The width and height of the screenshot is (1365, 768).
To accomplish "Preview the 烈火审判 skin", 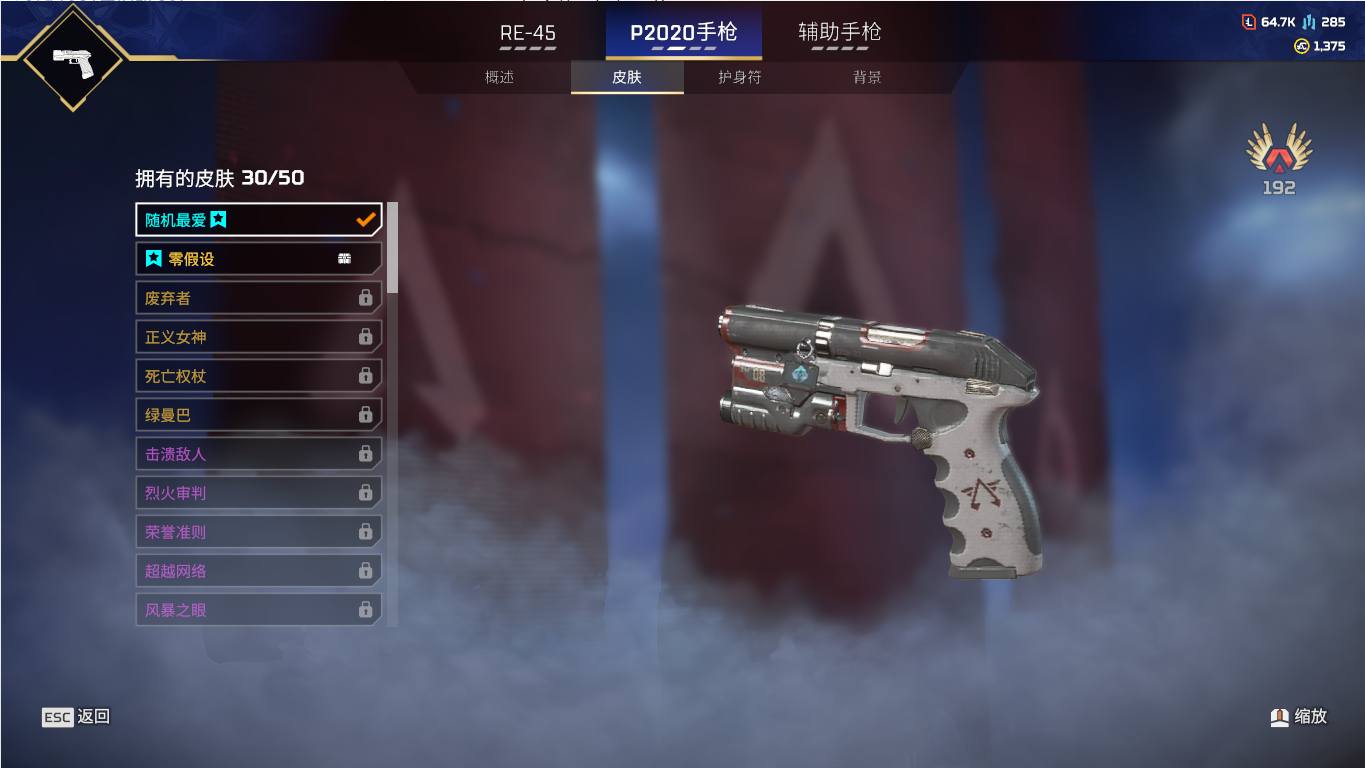I will tap(258, 493).
